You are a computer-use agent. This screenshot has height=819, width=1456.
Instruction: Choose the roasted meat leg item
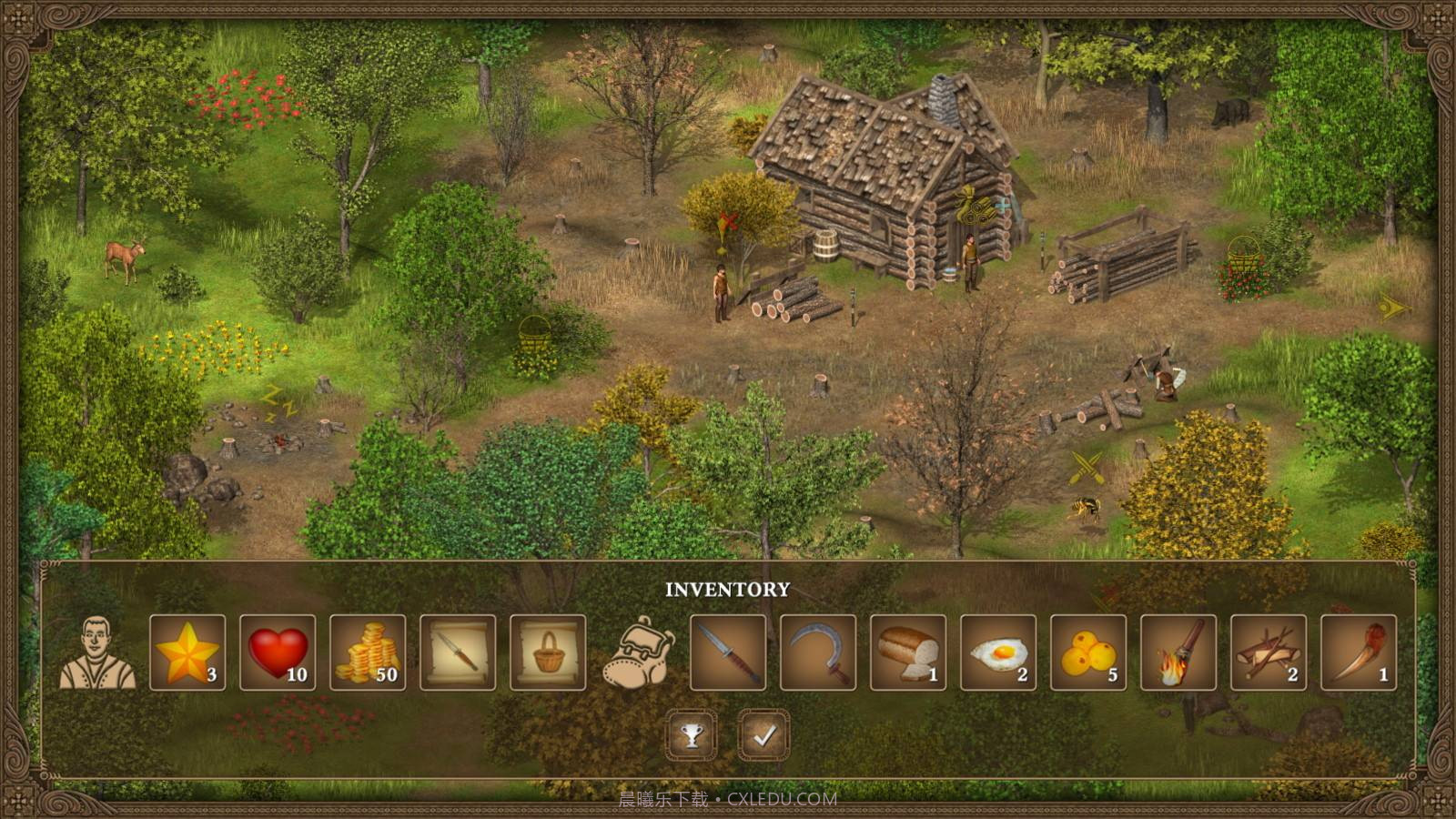click(1359, 652)
